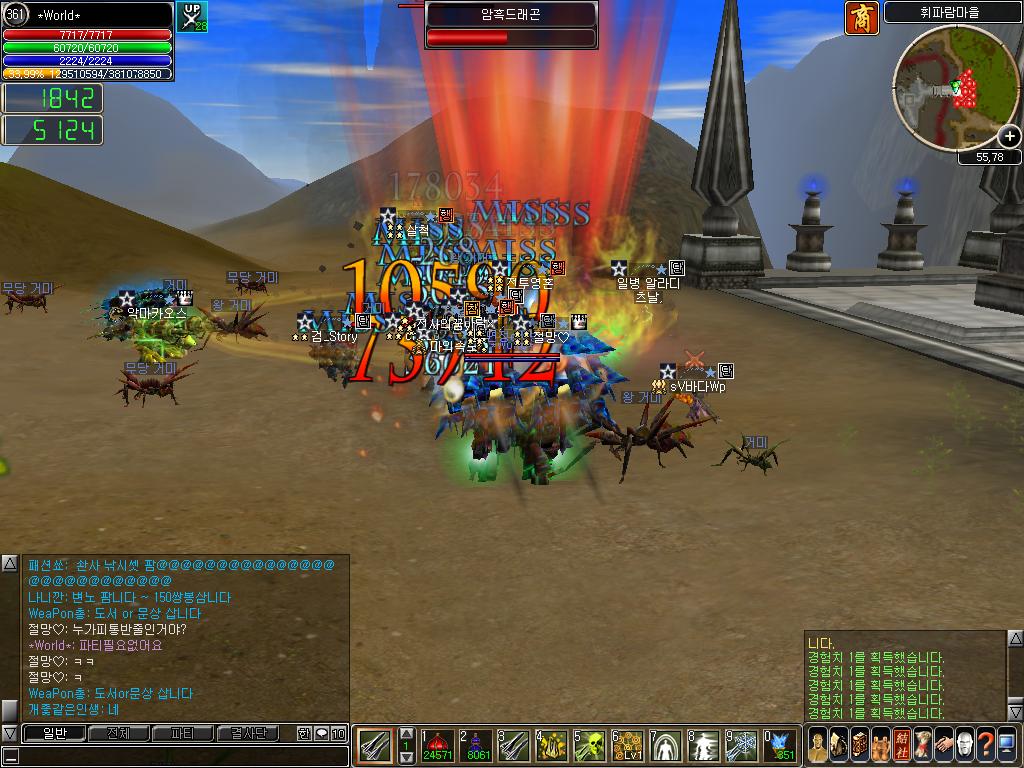Open the help question mark menu
The width and height of the screenshot is (1024, 768).
tap(985, 745)
